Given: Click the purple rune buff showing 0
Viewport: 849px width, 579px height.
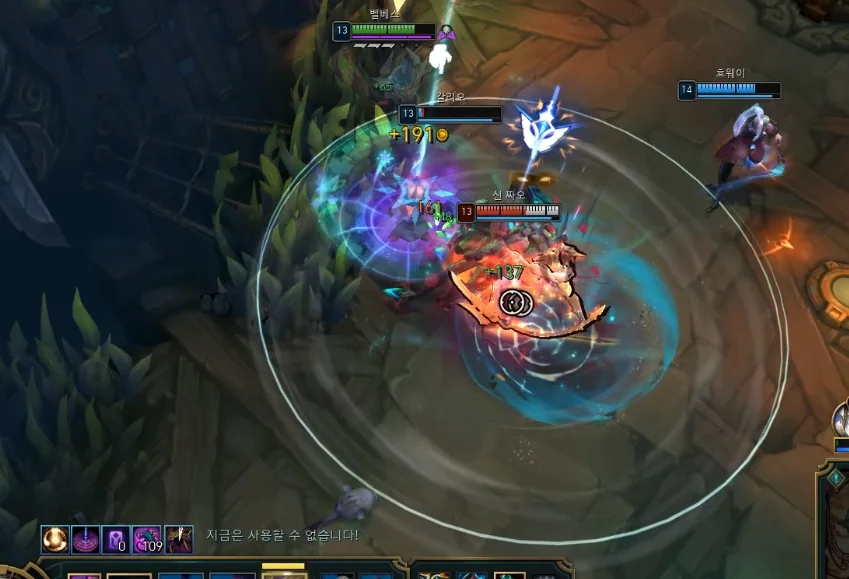Looking at the screenshot, I should (116, 539).
